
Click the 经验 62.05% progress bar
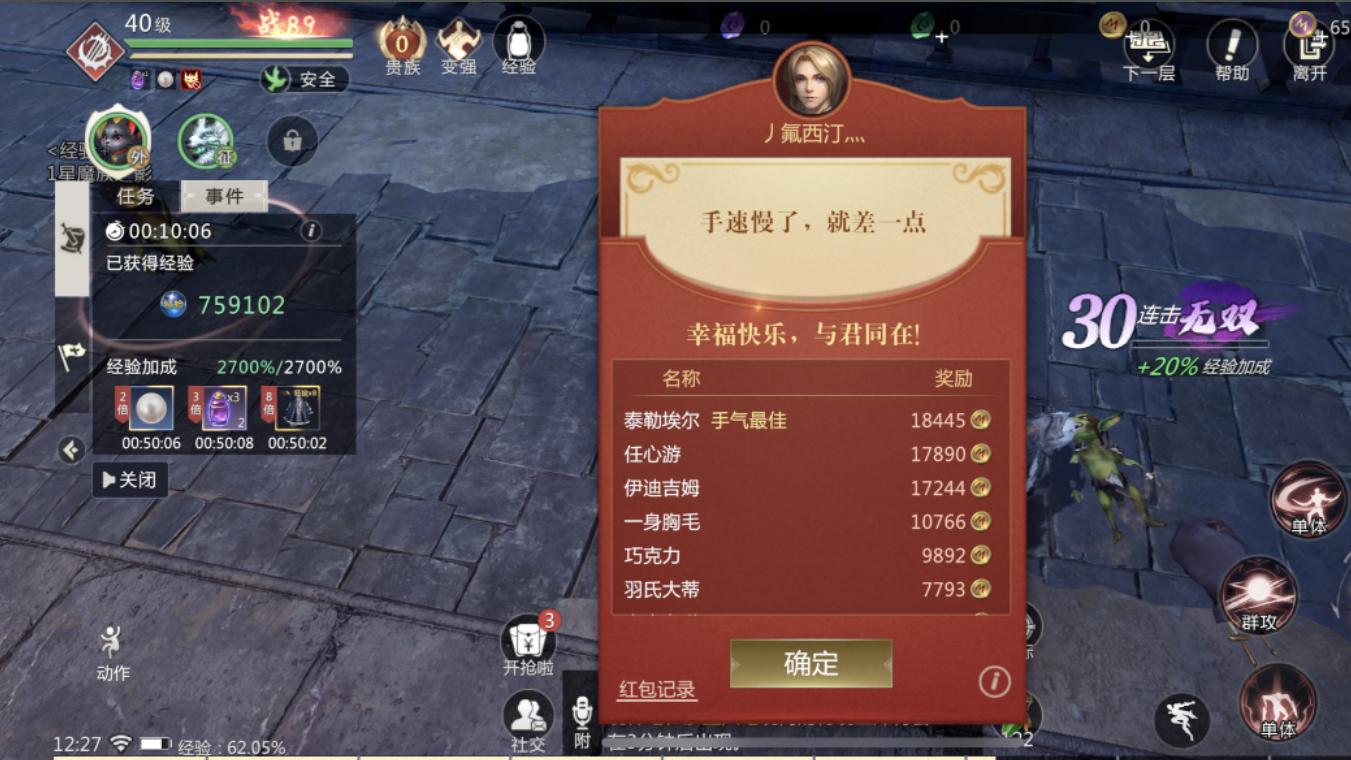(230, 744)
